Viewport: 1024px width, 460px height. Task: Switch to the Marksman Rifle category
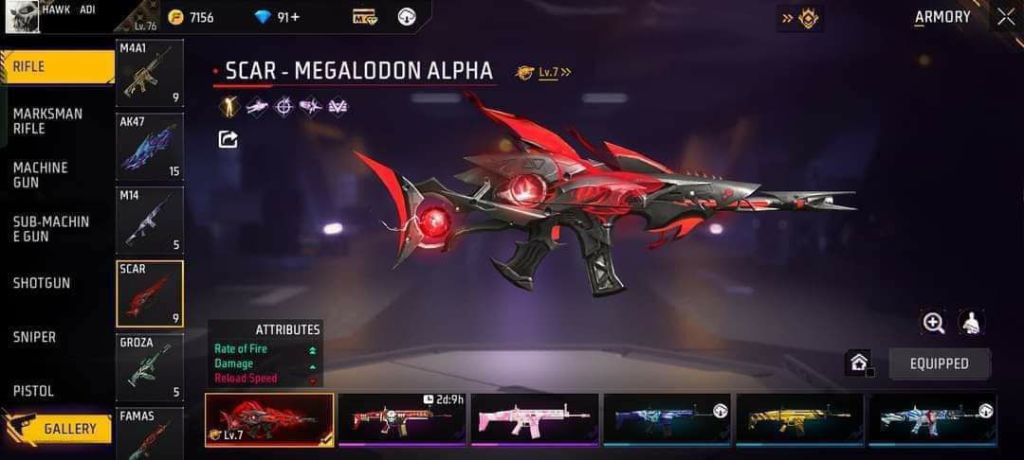pyautogui.click(x=48, y=121)
